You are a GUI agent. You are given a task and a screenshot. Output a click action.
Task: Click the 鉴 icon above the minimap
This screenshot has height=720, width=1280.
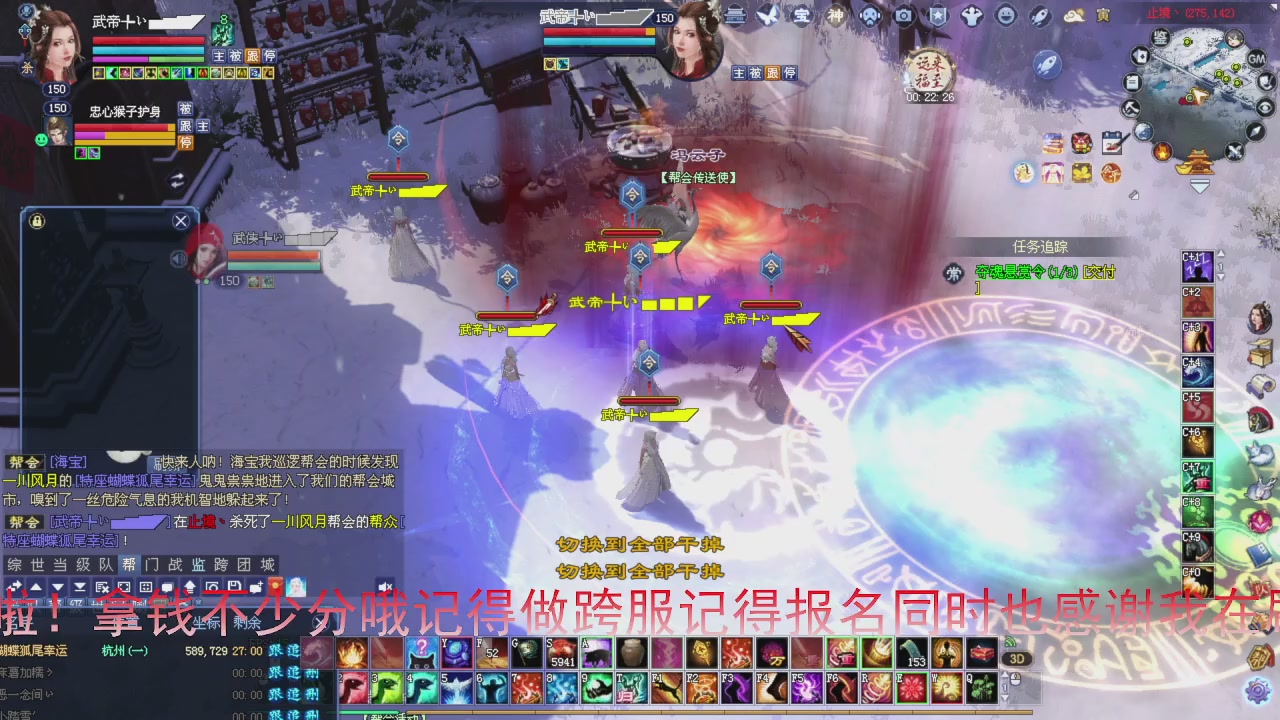(1160, 38)
